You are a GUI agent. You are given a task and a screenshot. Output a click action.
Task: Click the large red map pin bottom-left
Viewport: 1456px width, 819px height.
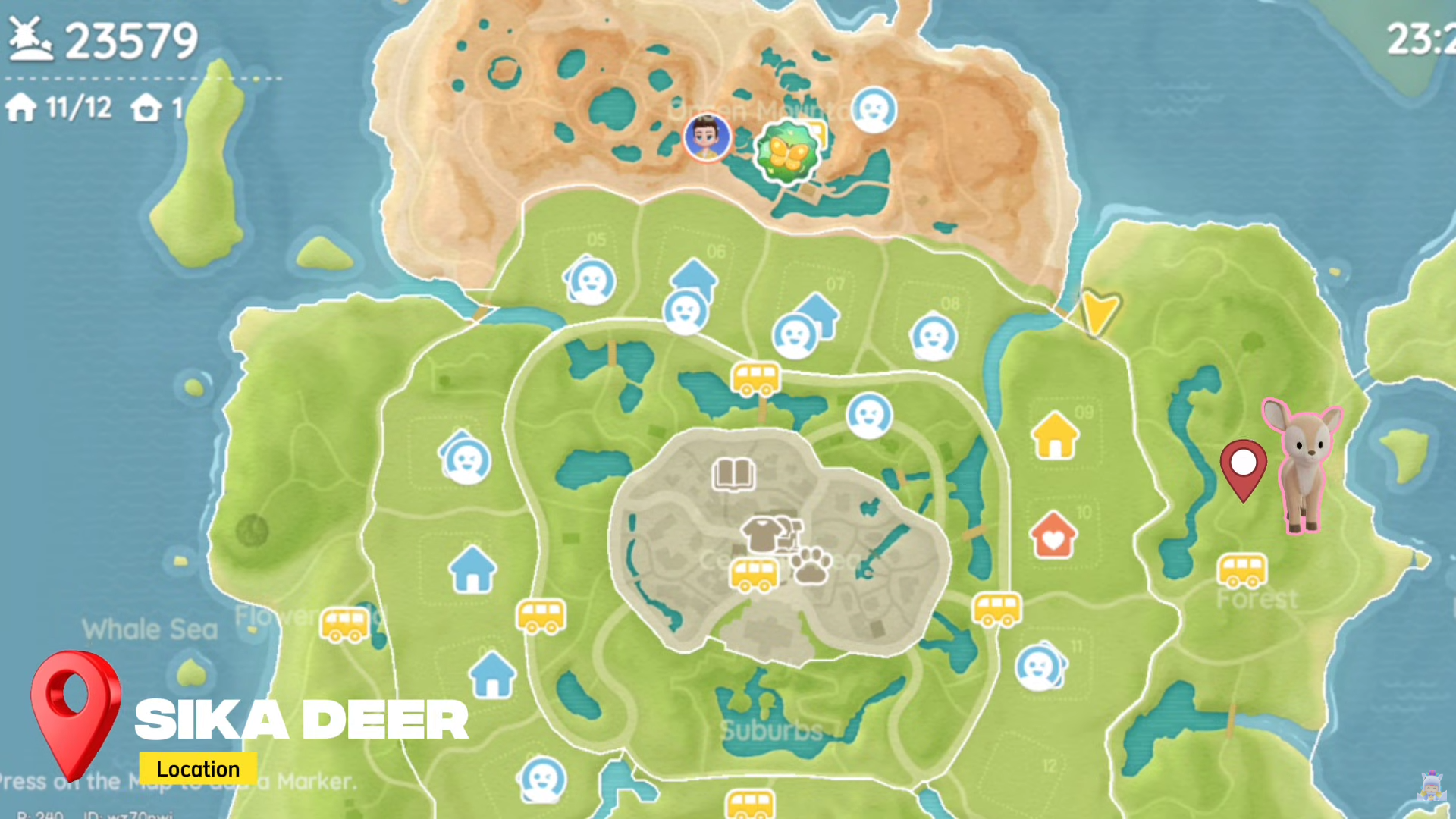[76, 717]
